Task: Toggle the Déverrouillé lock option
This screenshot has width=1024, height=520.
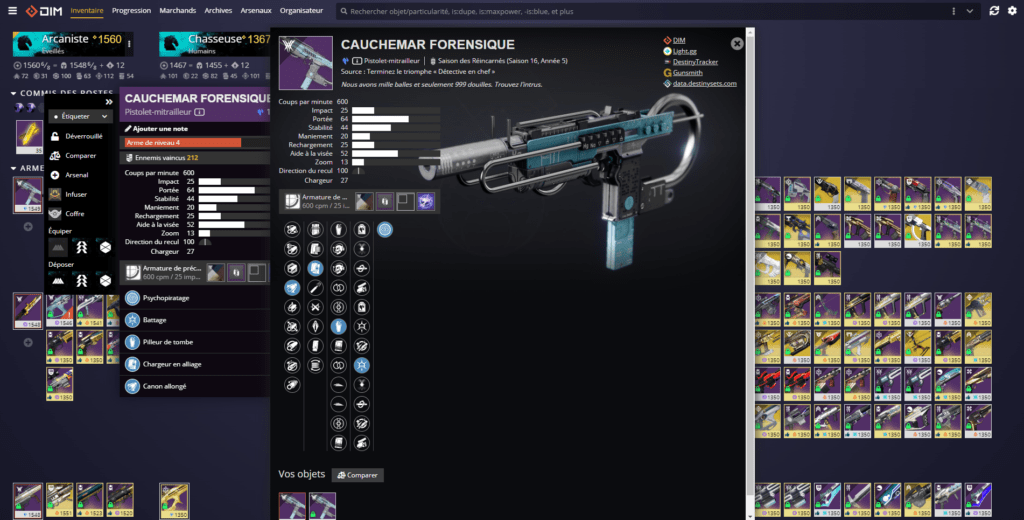Action: (83, 136)
